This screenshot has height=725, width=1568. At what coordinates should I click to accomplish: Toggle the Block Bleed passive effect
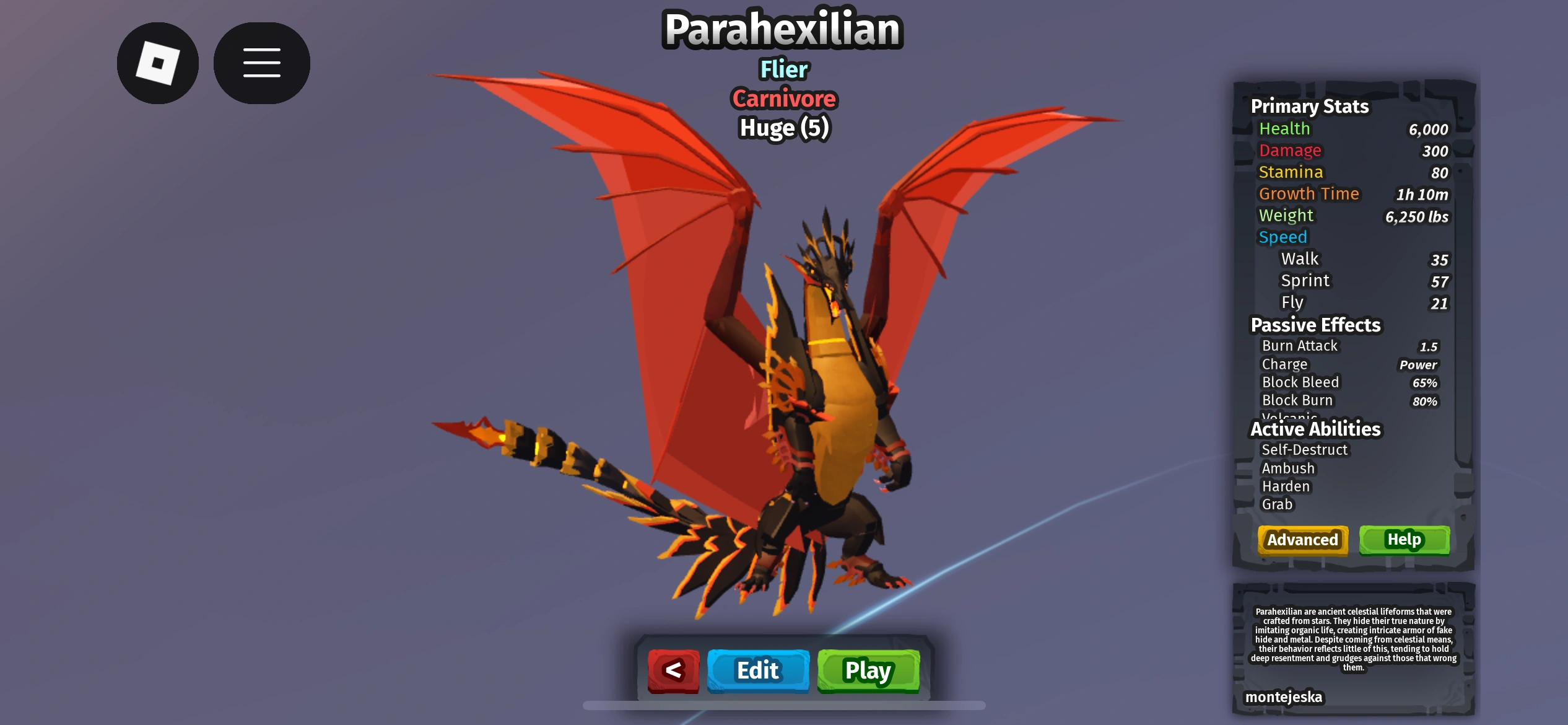coord(1299,382)
